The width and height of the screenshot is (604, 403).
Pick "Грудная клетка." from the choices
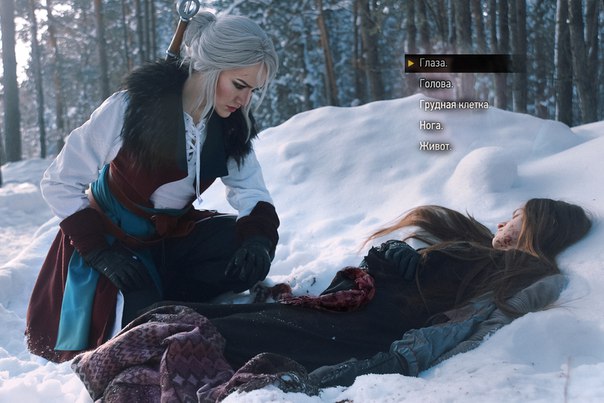click(x=455, y=104)
